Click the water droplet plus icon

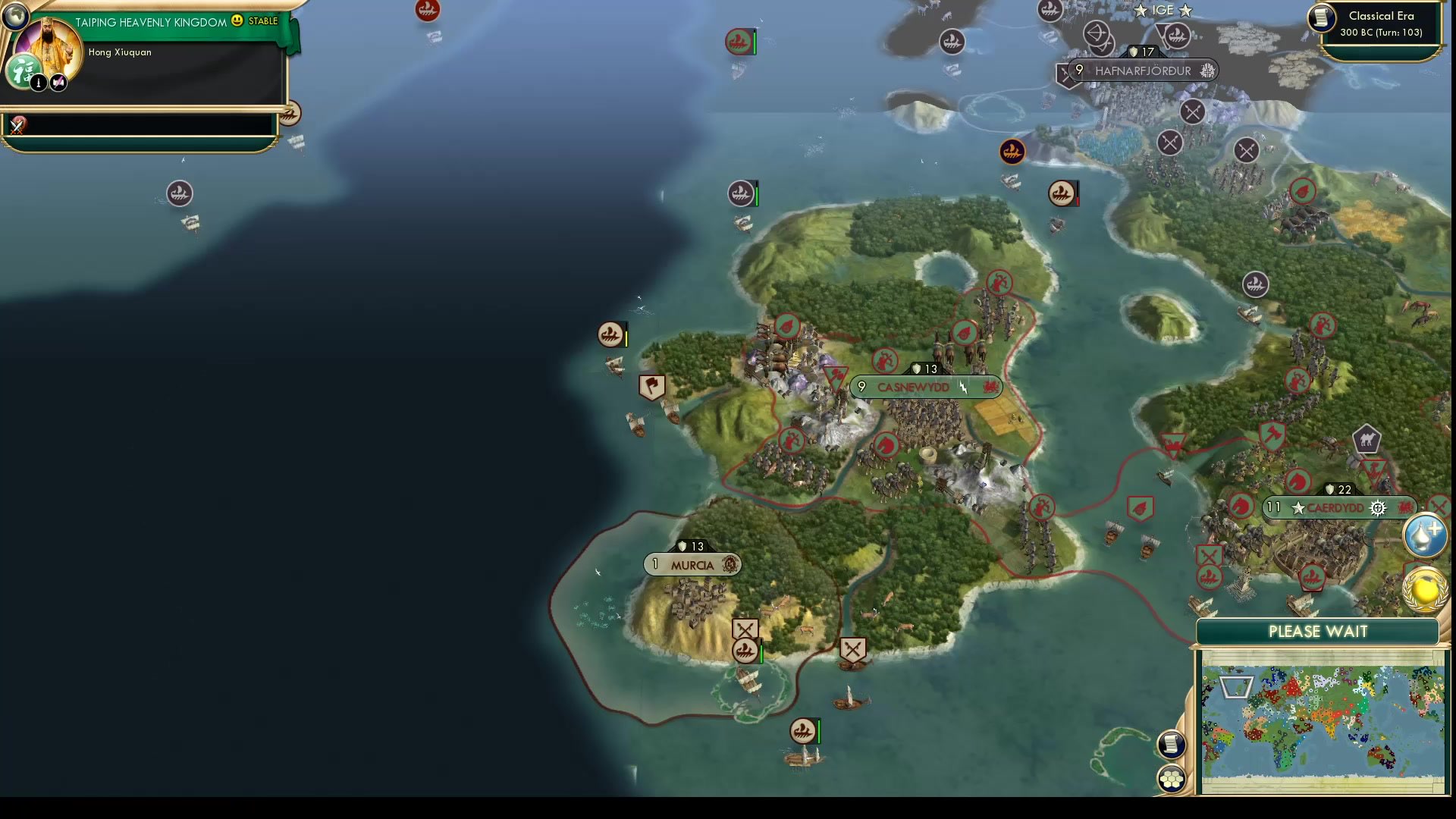coord(1425,534)
